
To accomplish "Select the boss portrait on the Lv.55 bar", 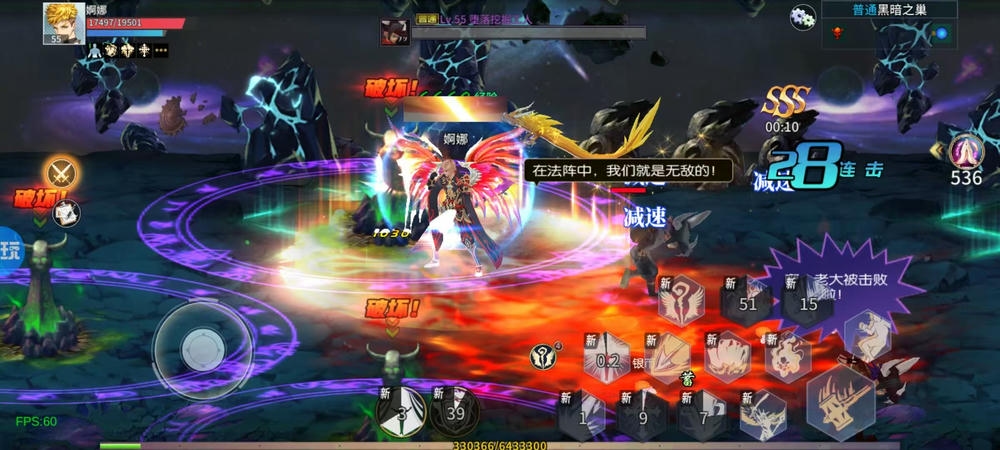I will coord(394,32).
